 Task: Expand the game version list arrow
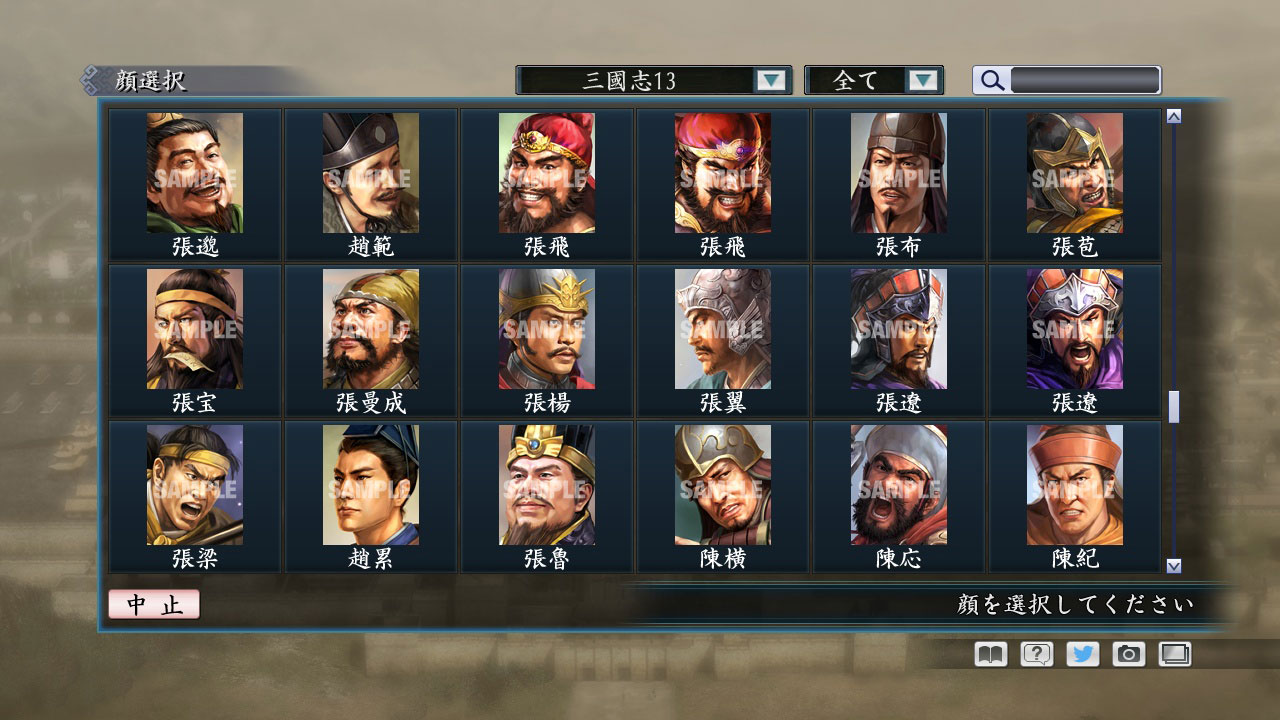[x=769, y=80]
